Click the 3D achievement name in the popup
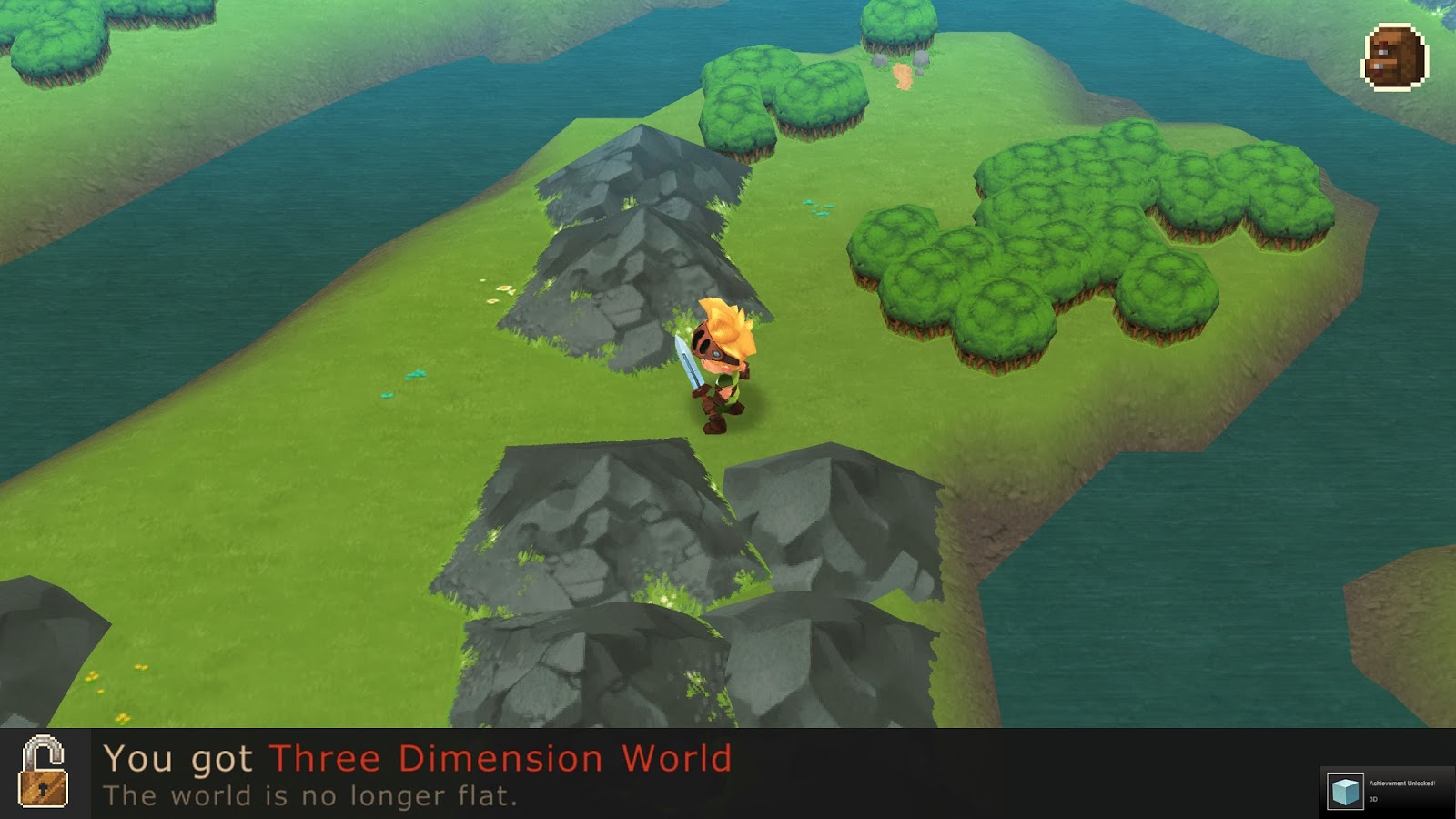This screenshot has width=1456, height=819. (1374, 799)
